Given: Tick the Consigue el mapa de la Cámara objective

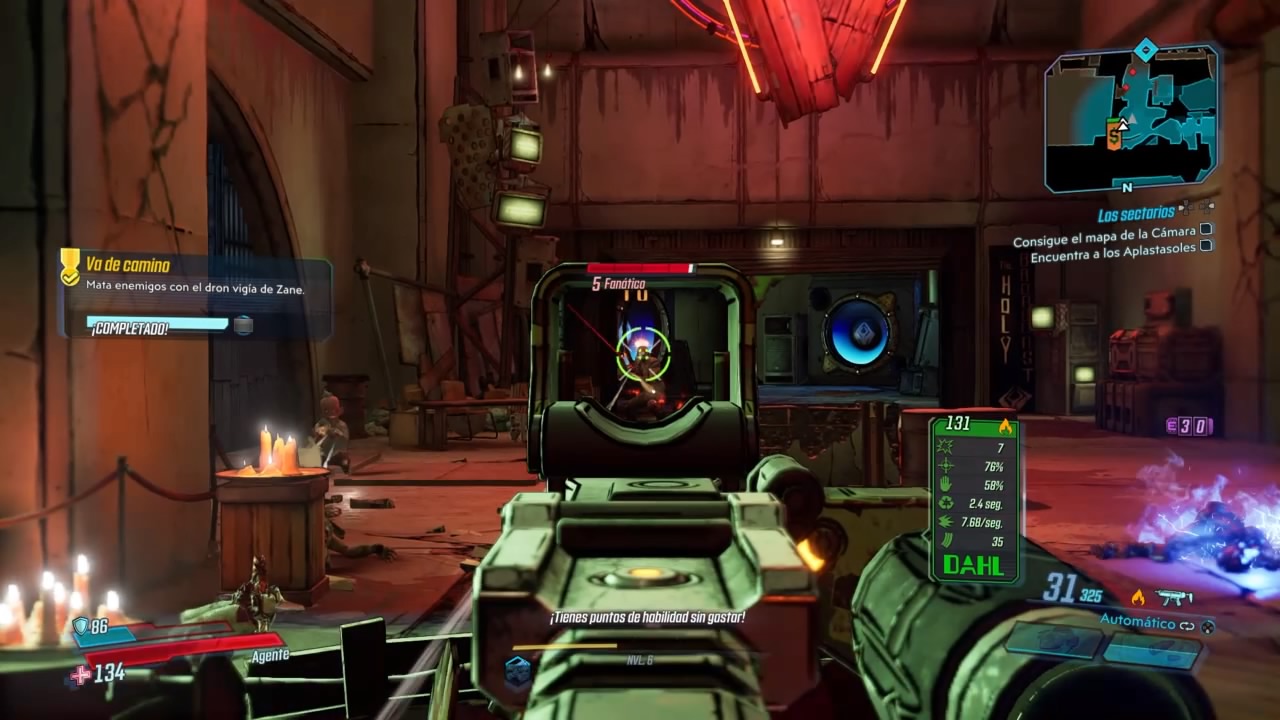Looking at the screenshot, I should [1206, 231].
